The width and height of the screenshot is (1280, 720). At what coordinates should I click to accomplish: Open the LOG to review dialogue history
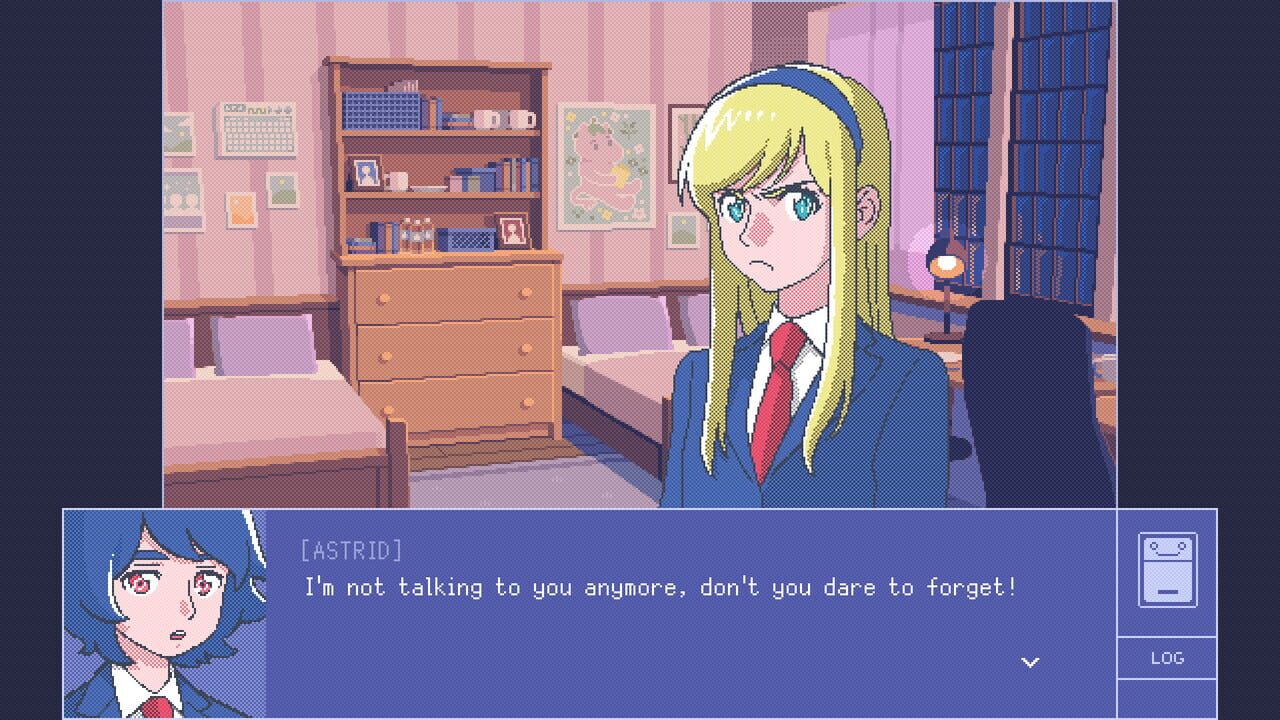click(1166, 658)
